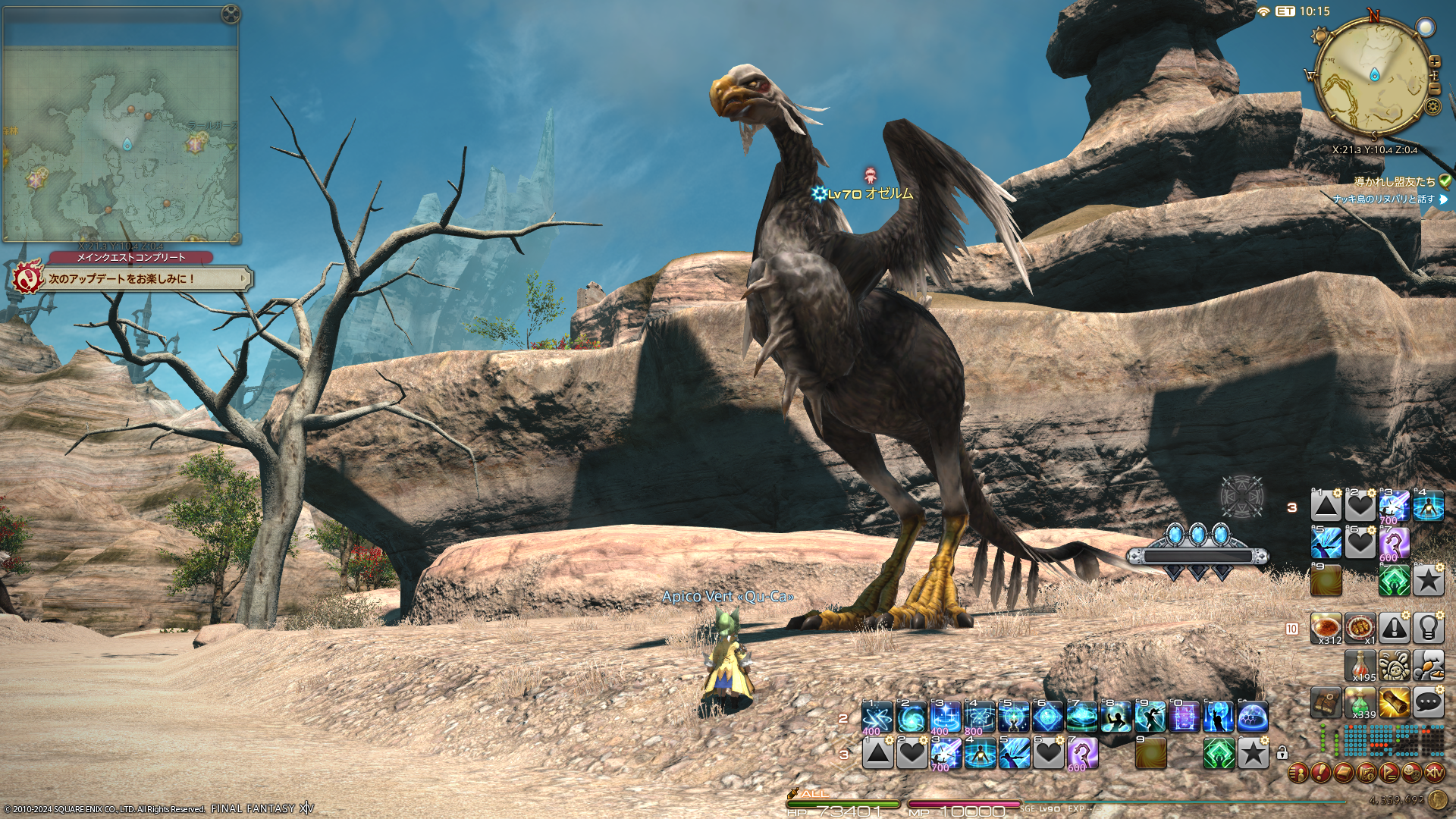Viewport: 1456px width, 819px height.
Task: Use the orange stew food stack x312
Action: (x=1326, y=628)
